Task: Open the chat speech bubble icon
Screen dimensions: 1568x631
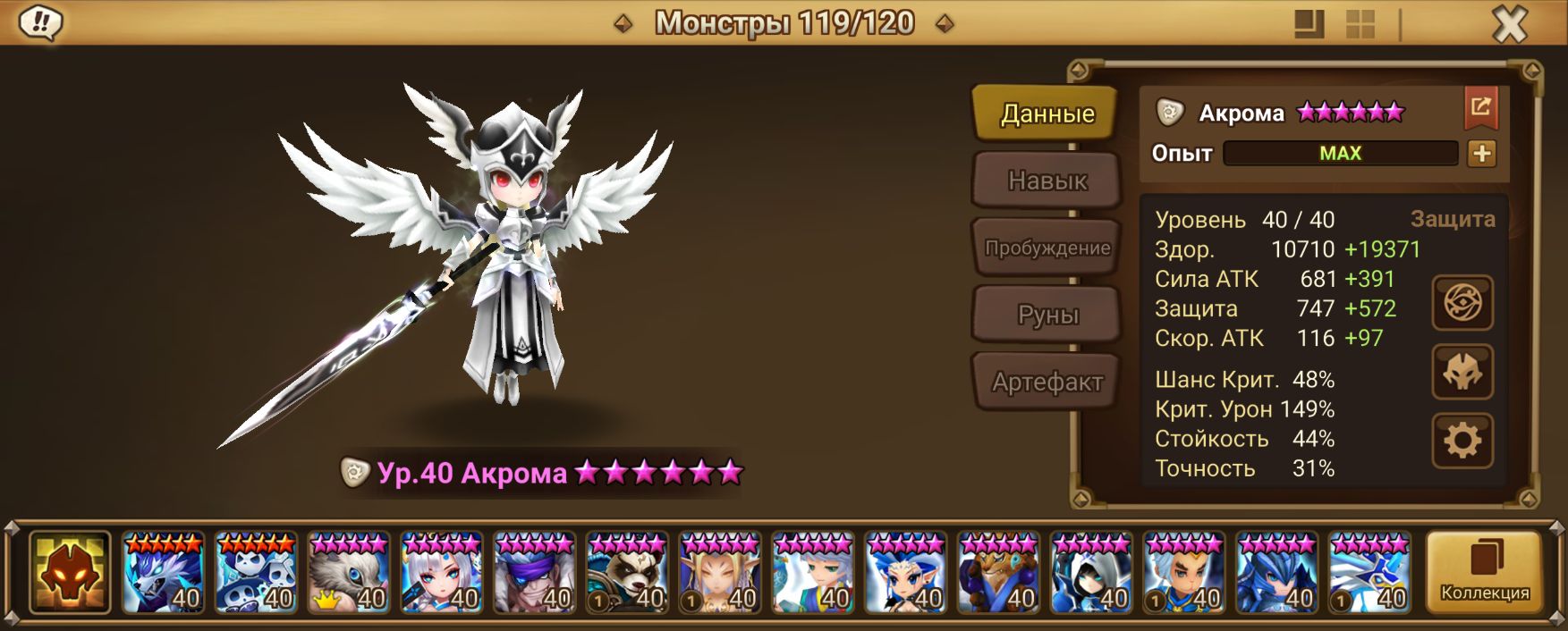Action: (40, 22)
